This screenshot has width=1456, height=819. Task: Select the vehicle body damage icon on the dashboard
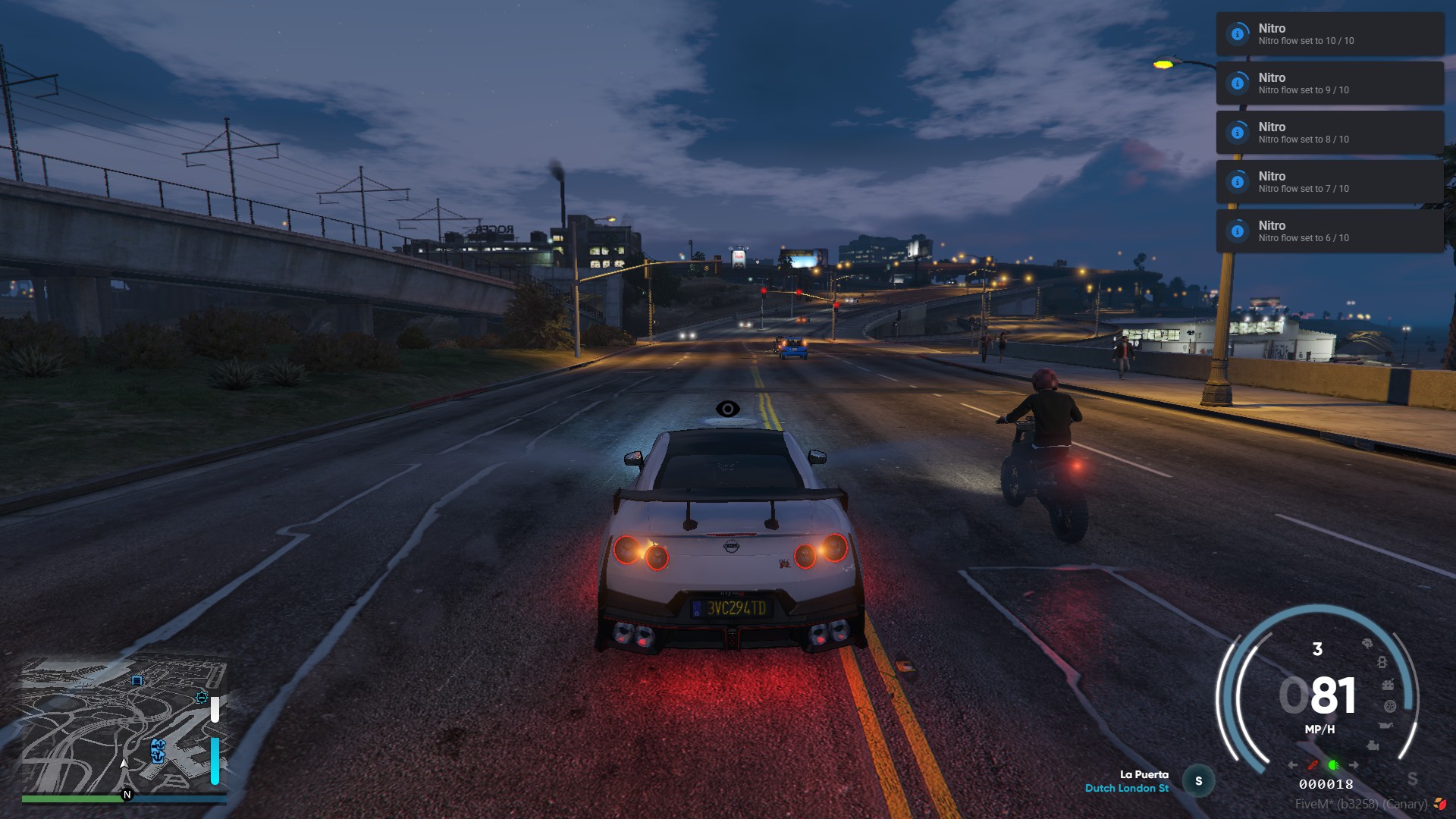coord(1382,661)
